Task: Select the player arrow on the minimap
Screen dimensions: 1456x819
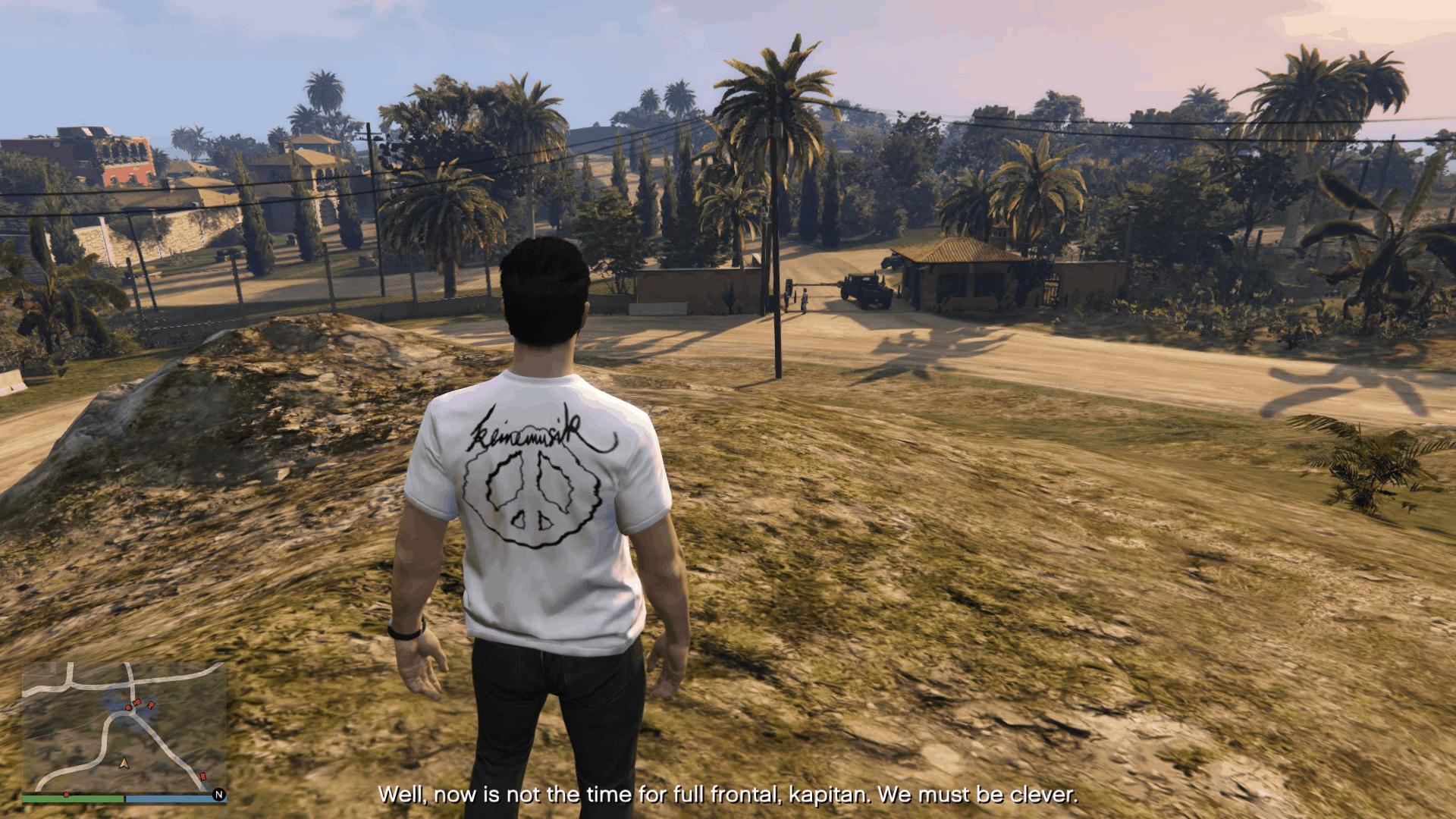Action: pos(123,762)
